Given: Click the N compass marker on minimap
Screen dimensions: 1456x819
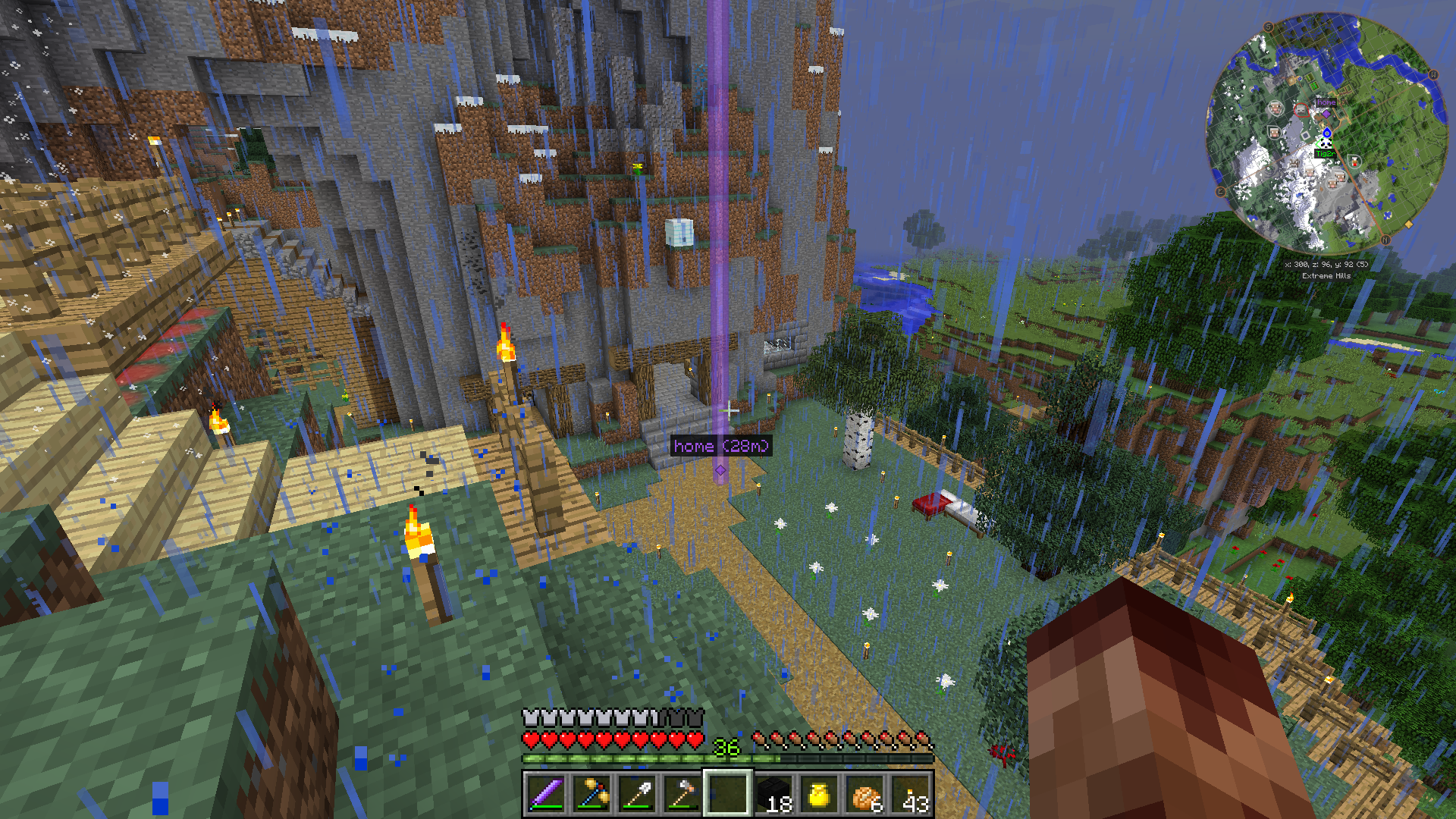Looking at the screenshot, I should point(1385,240).
